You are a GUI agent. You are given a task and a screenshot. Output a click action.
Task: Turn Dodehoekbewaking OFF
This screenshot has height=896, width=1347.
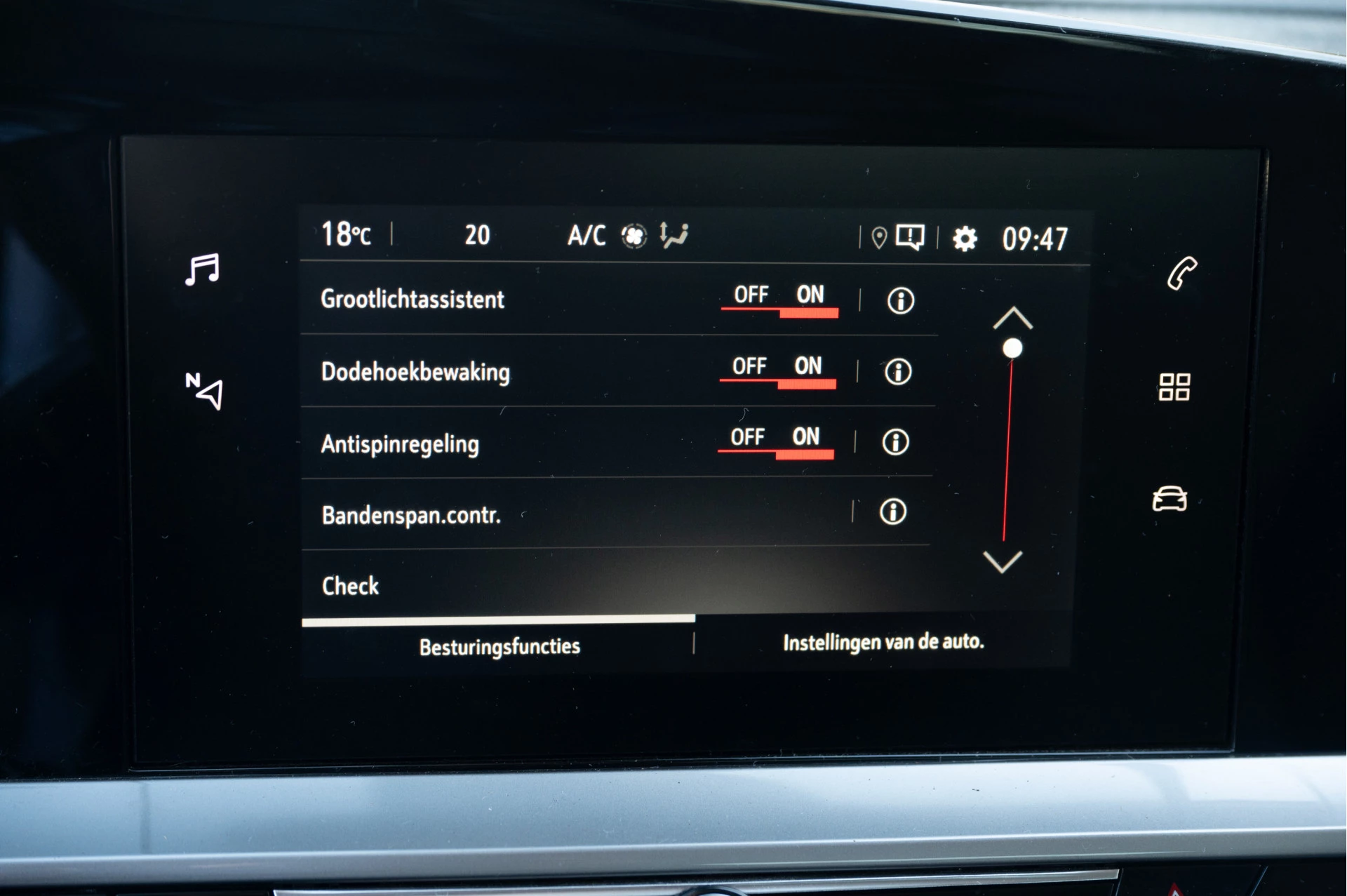(x=749, y=366)
